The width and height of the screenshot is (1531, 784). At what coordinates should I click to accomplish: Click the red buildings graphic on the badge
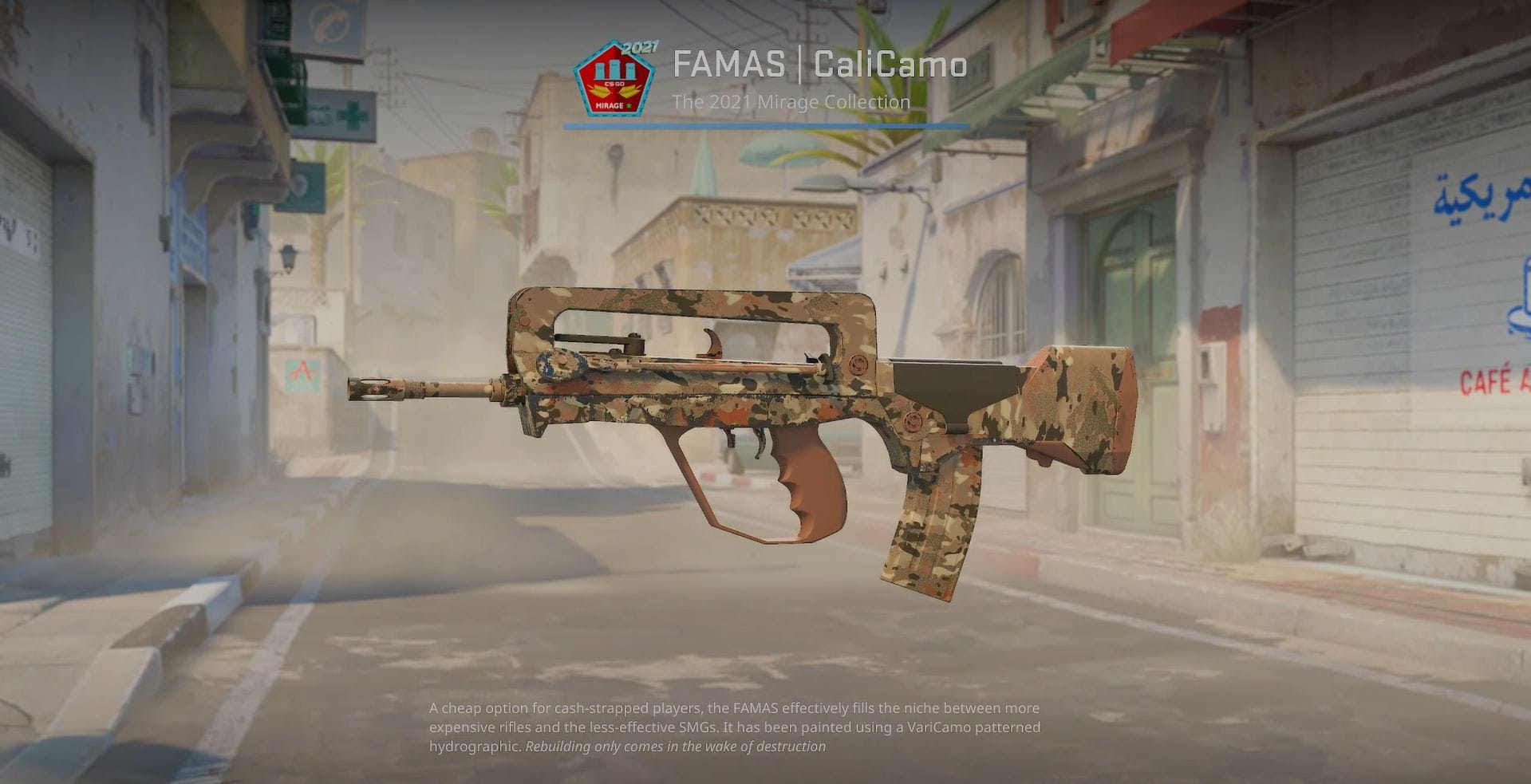click(614, 70)
